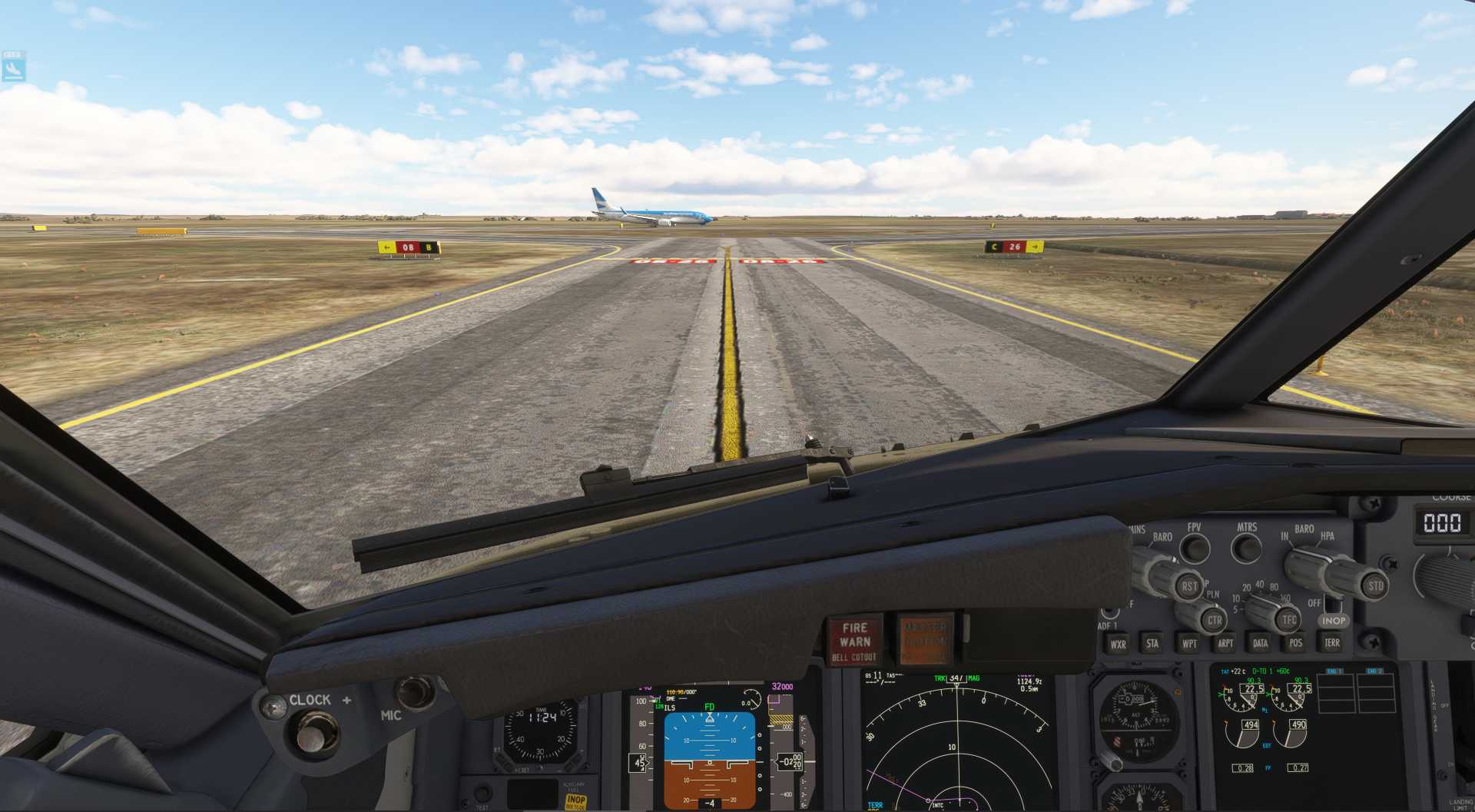Toggle the WXR weather radar button
Screen dimensions: 1475x812
[1118, 645]
